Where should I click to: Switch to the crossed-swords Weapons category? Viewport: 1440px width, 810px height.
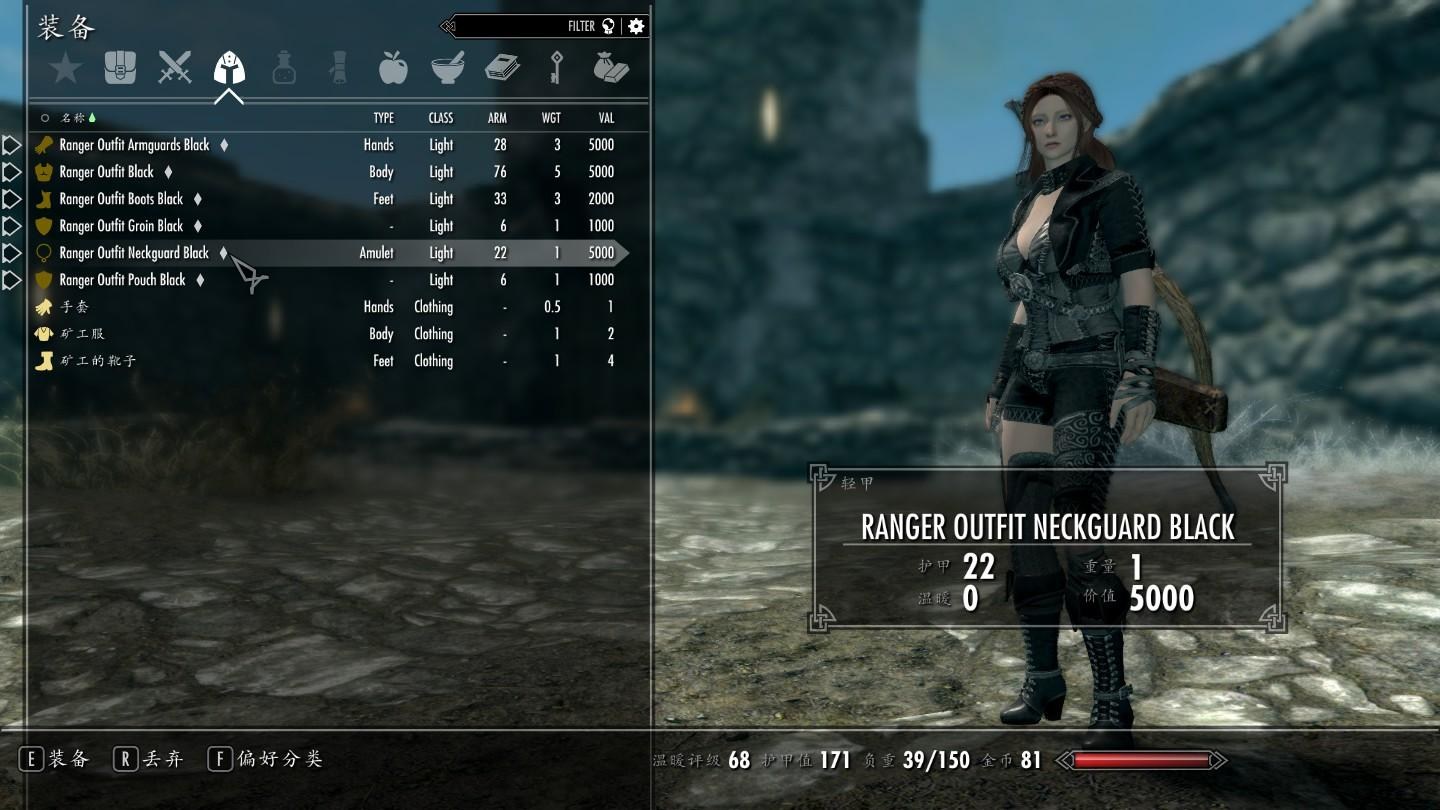[x=175, y=70]
